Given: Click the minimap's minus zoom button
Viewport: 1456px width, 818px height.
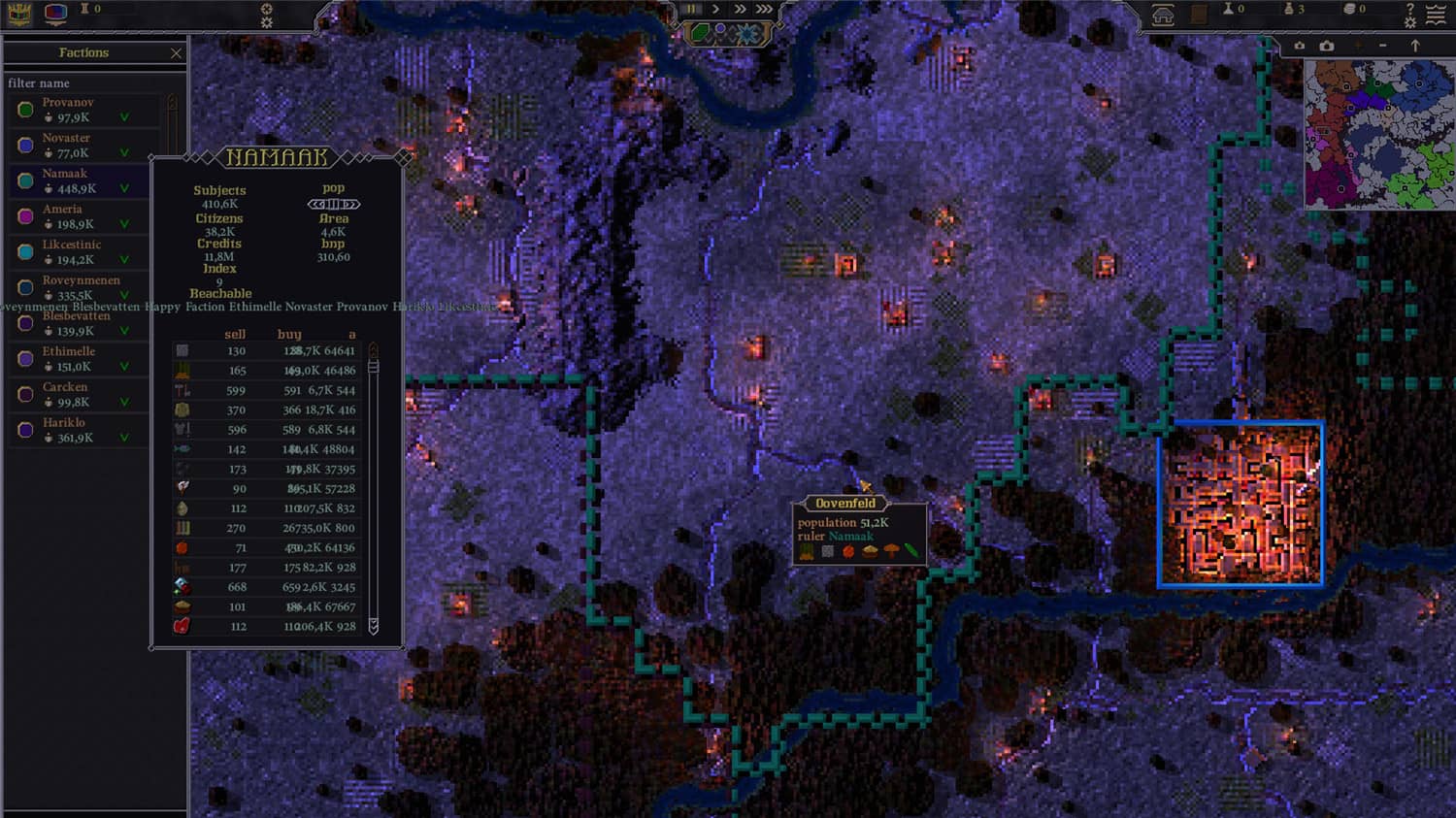Looking at the screenshot, I should tap(1383, 46).
